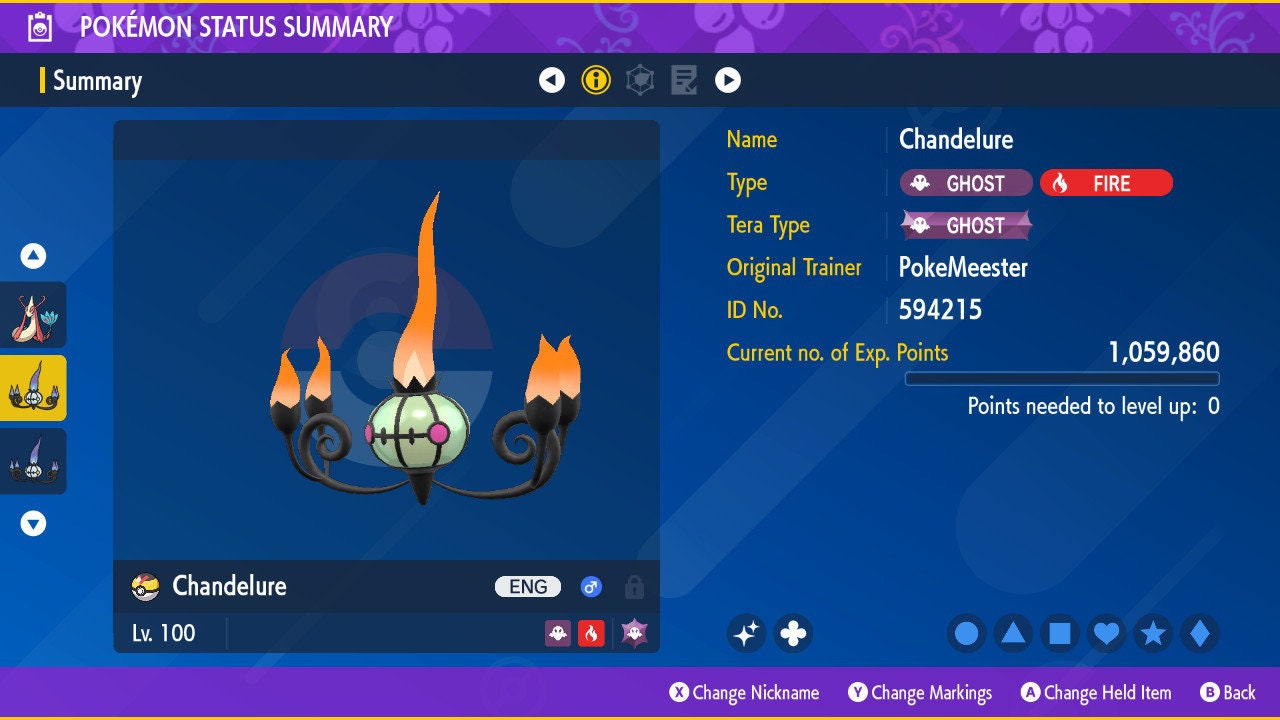Toggle the diamond marking
Viewport: 1280px width, 720px height.
pos(1200,633)
